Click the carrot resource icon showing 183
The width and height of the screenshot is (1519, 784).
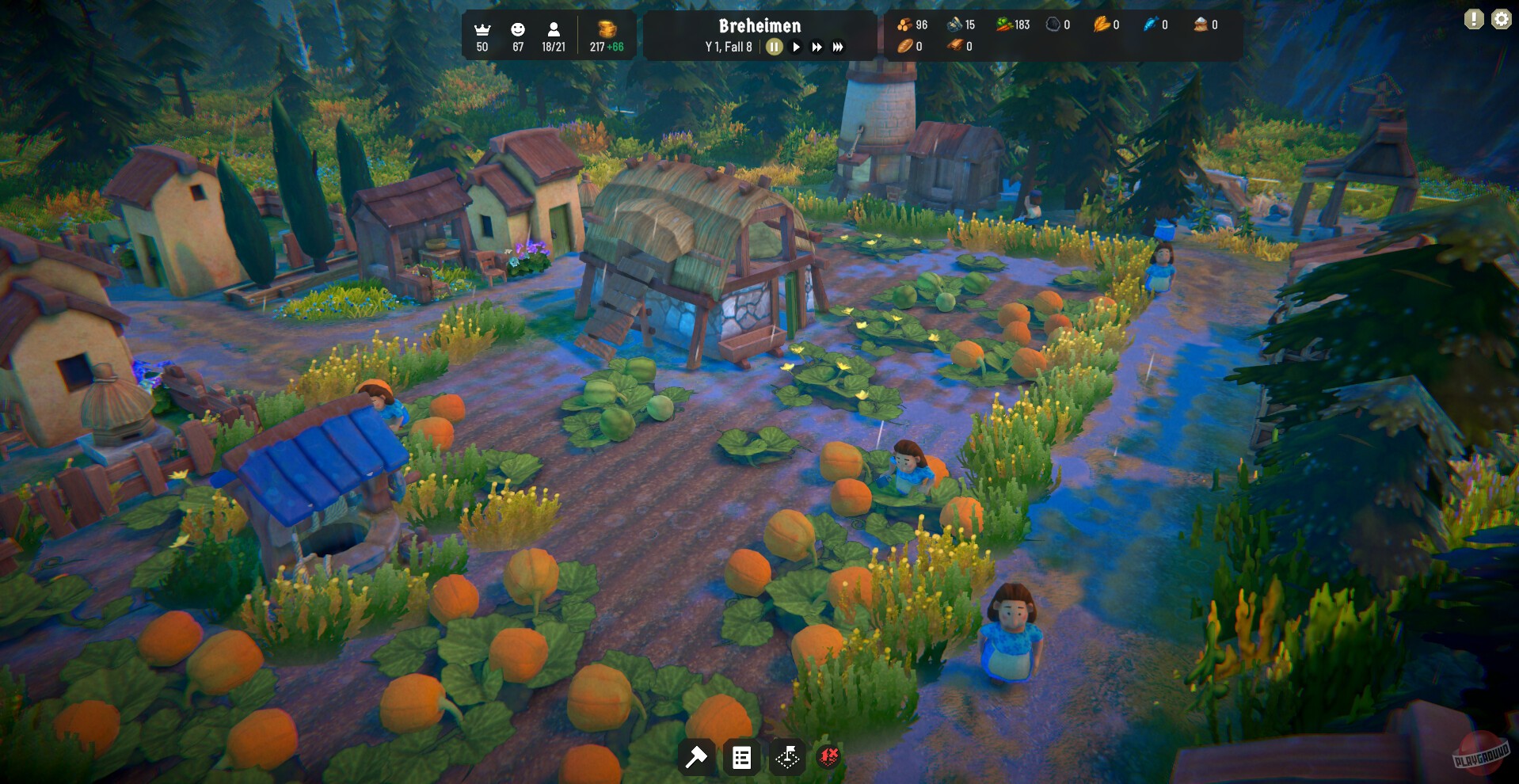tap(1004, 25)
